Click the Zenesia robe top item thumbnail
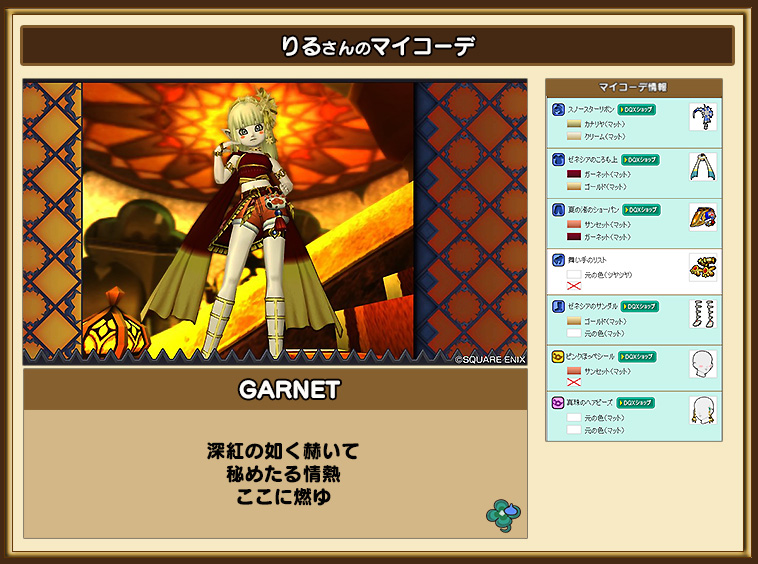758x564 pixels. point(703,167)
